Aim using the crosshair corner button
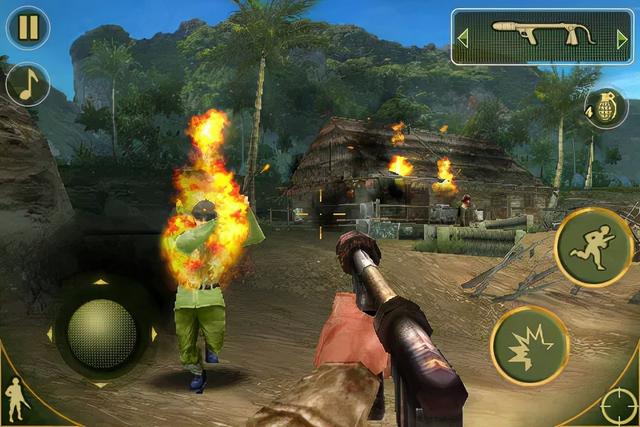Viewport: 640px width, 427px height. click(x=617, y=406)
